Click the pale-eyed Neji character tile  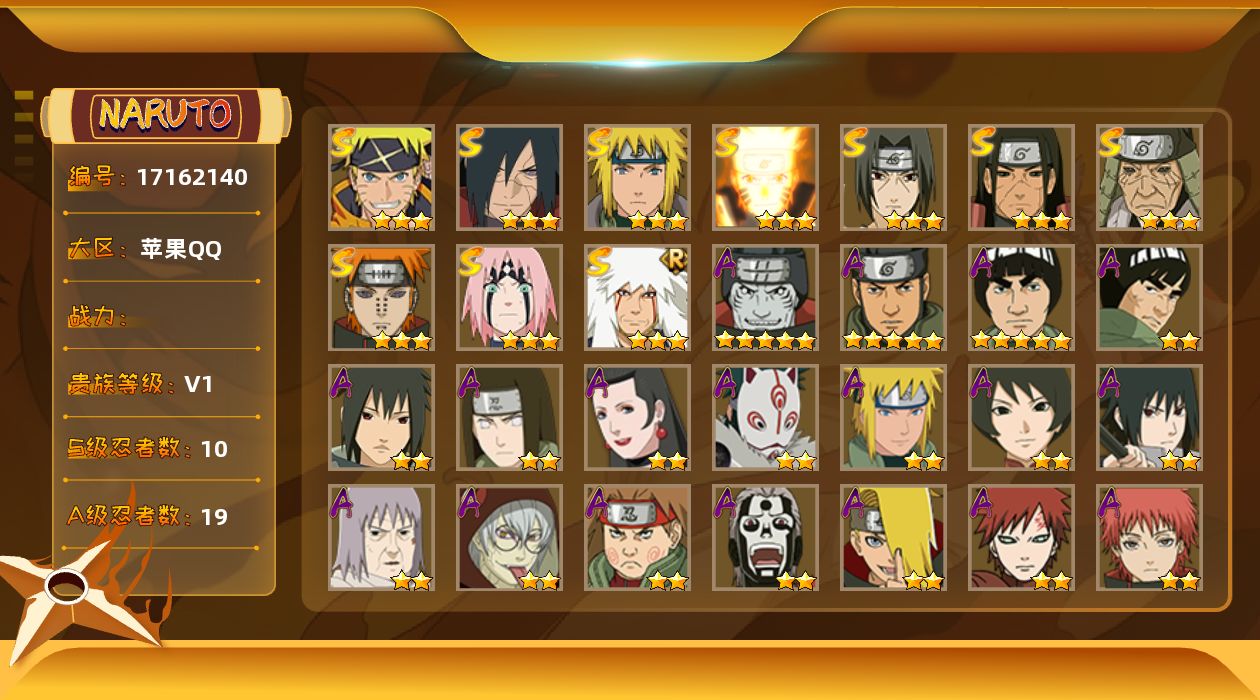click(x=509, y=417)
